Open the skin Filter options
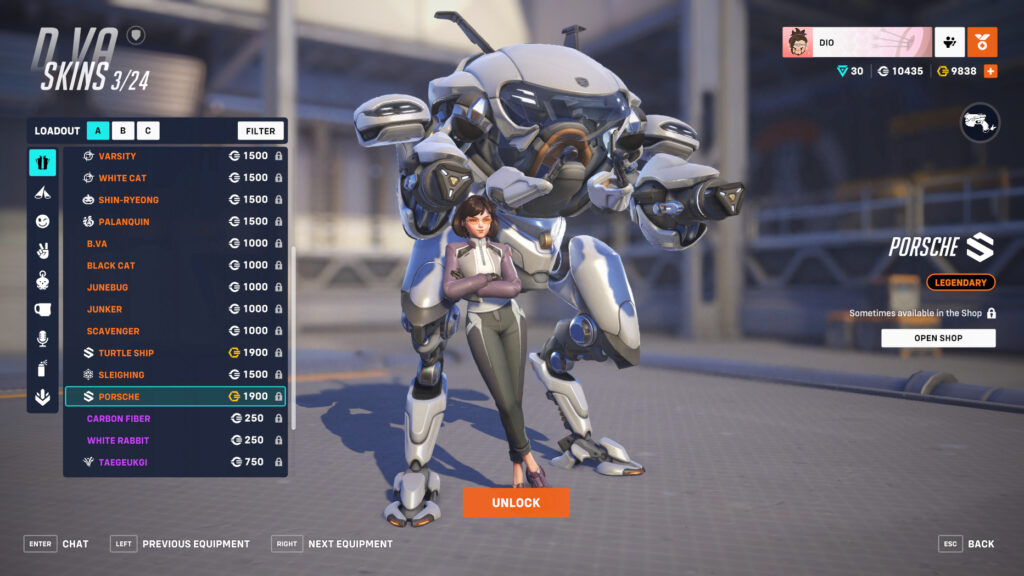 260,131
